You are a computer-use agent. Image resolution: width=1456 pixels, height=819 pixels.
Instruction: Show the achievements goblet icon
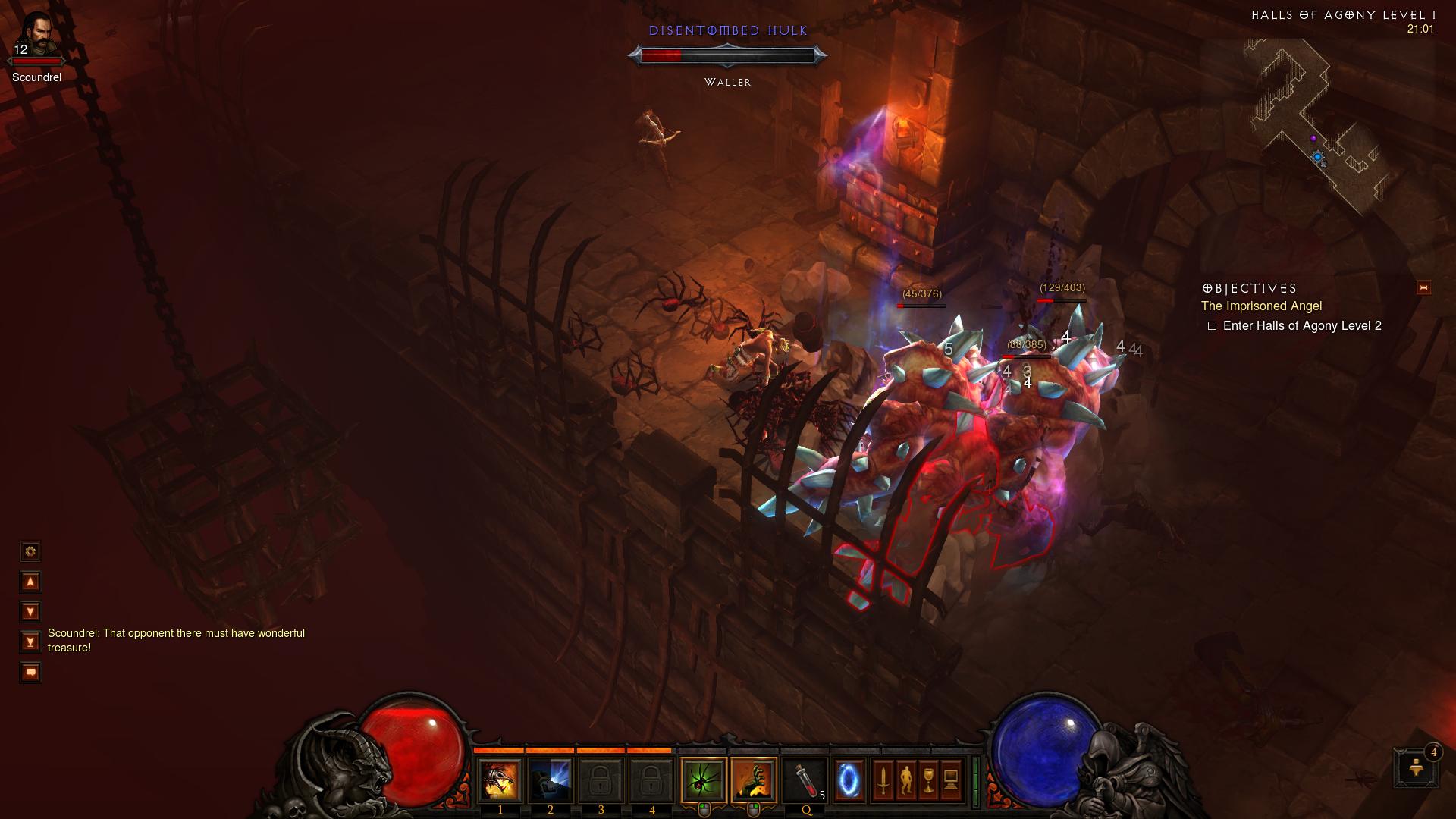click(x=928, y=780)
